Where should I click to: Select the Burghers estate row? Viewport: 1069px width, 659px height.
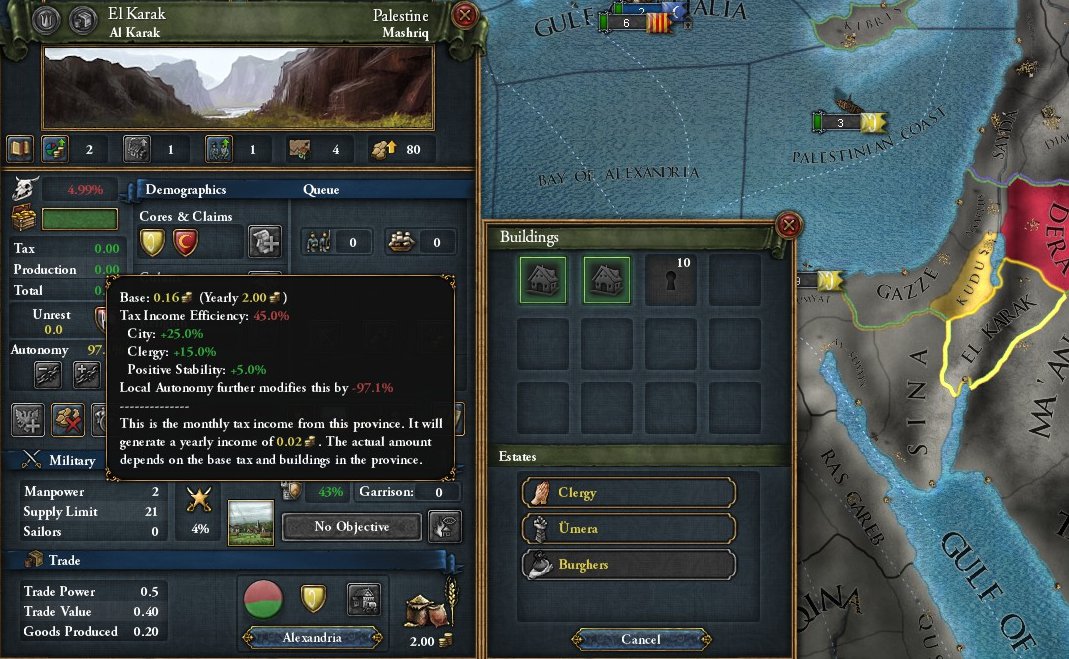(x=628, y=564)
